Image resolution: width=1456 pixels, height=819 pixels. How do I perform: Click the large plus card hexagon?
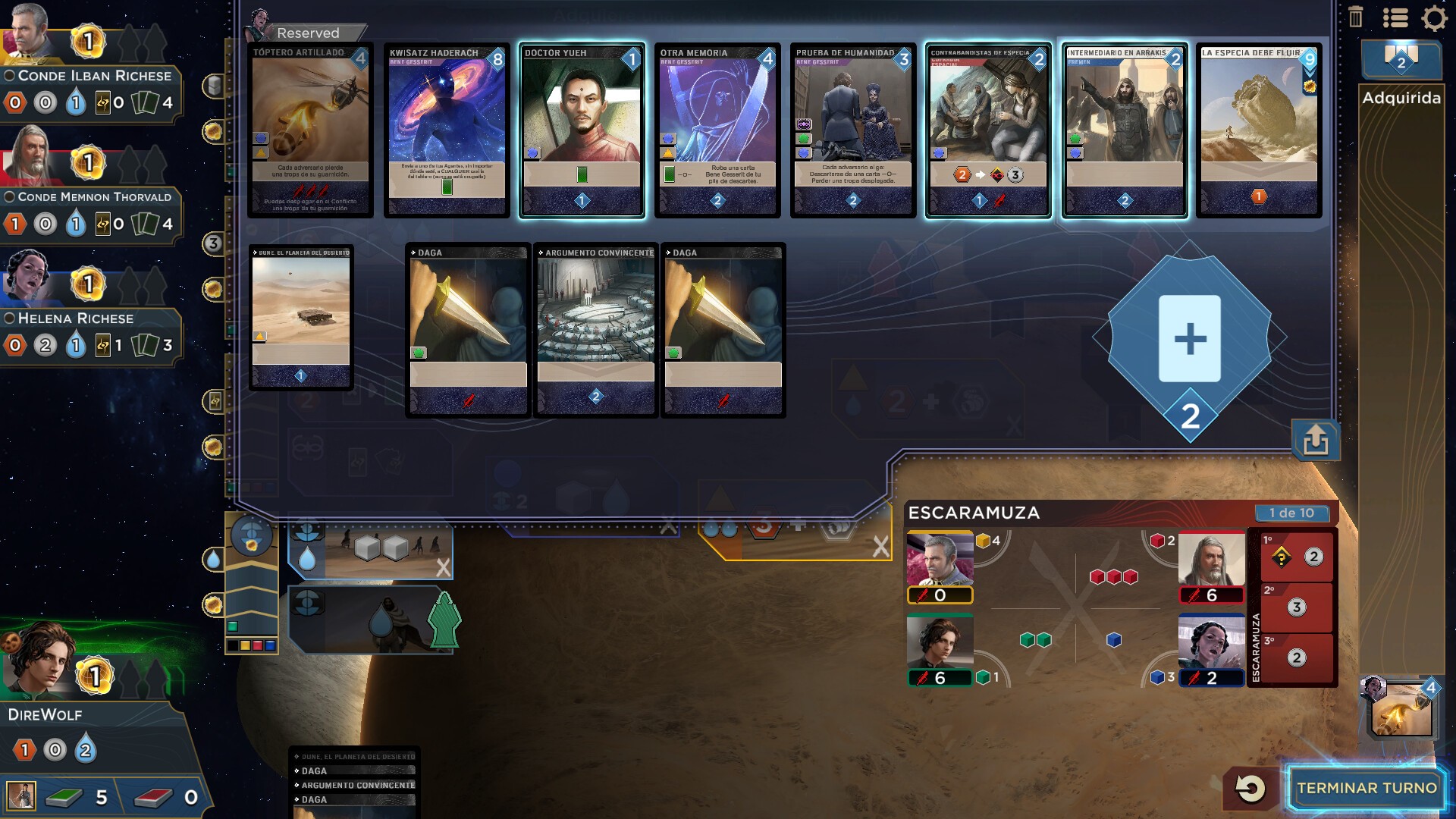(x=1189, y=338)
